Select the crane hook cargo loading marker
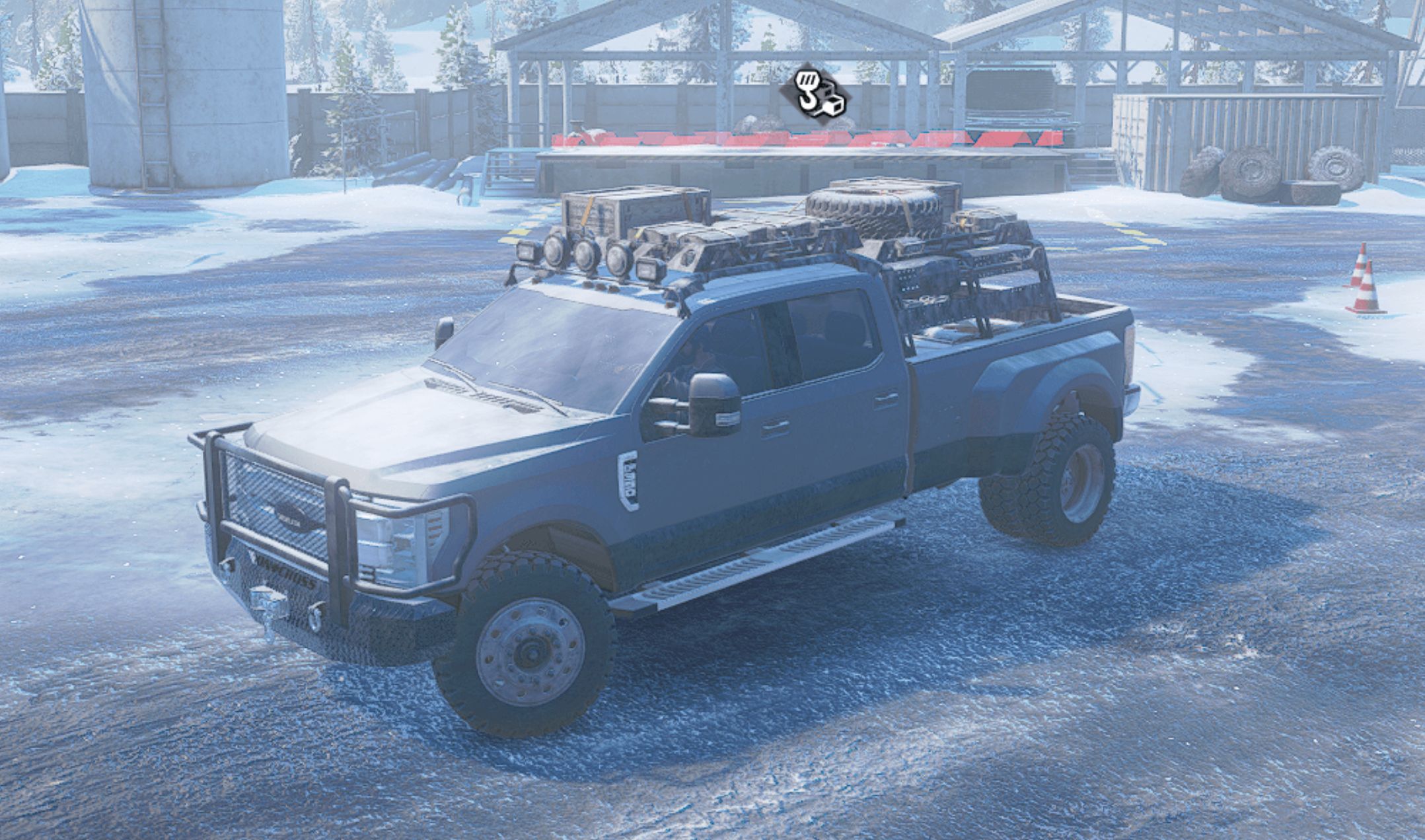 815,98
